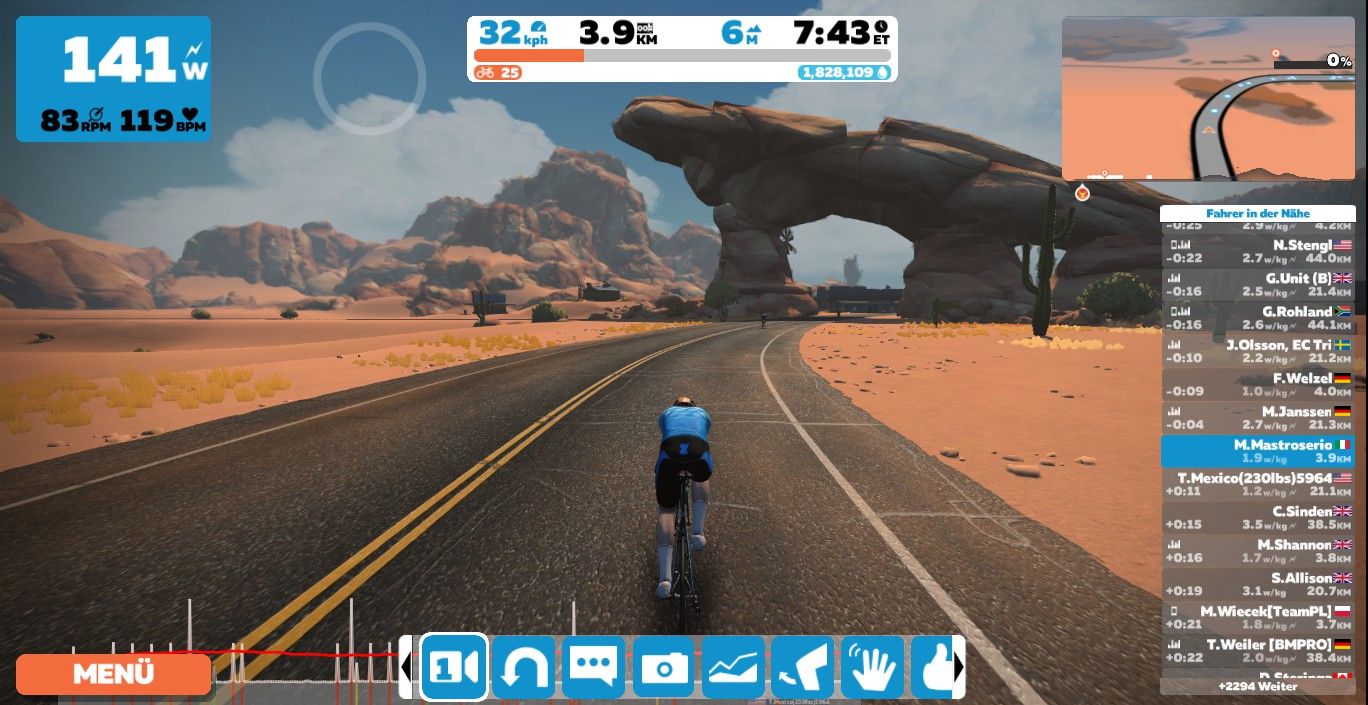The height and width of the screenshot is (705, 1368).
Task: Open the MENÜ button
Action: click(113, 674)
